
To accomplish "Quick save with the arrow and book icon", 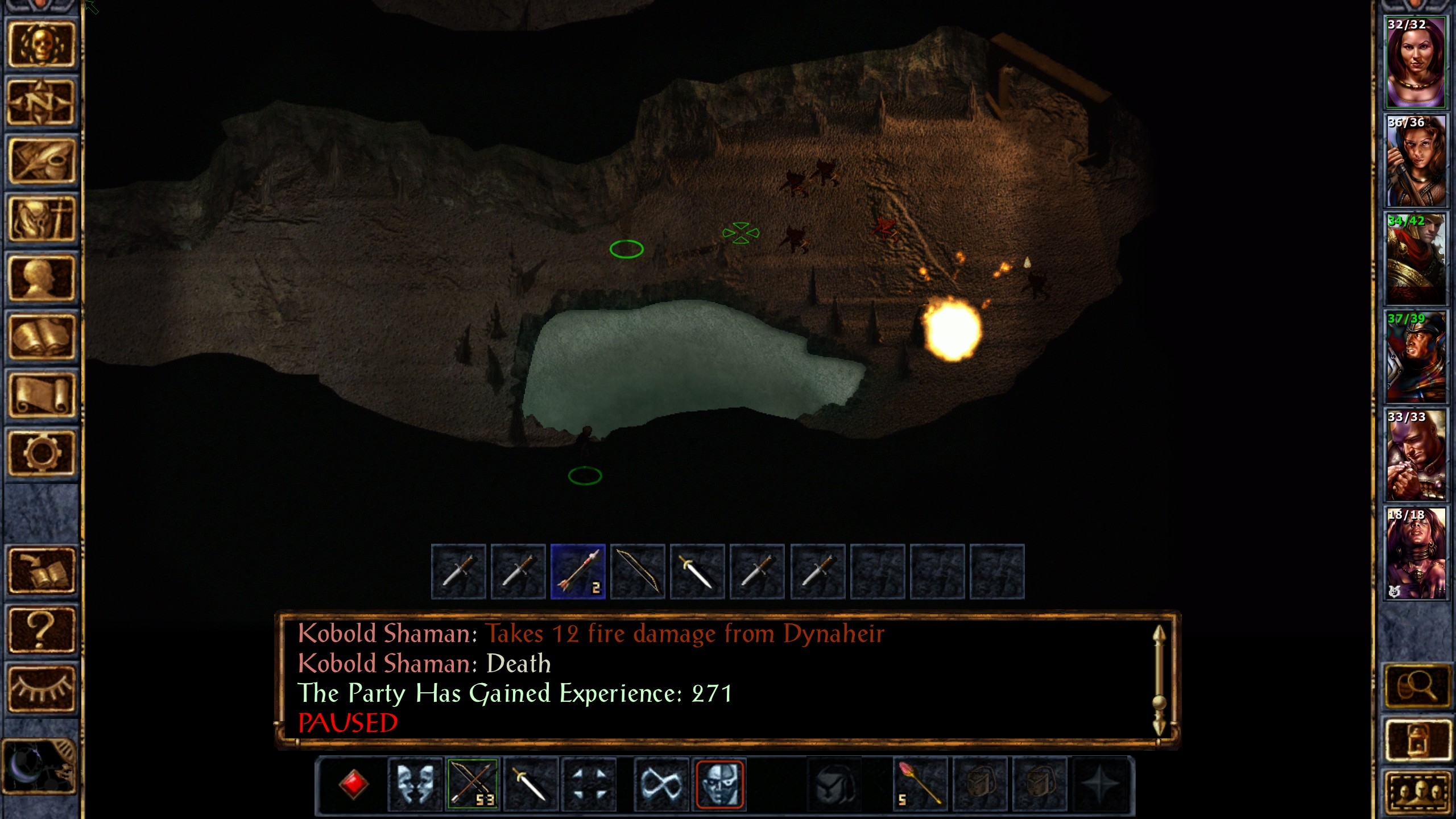I will (41, 570).
